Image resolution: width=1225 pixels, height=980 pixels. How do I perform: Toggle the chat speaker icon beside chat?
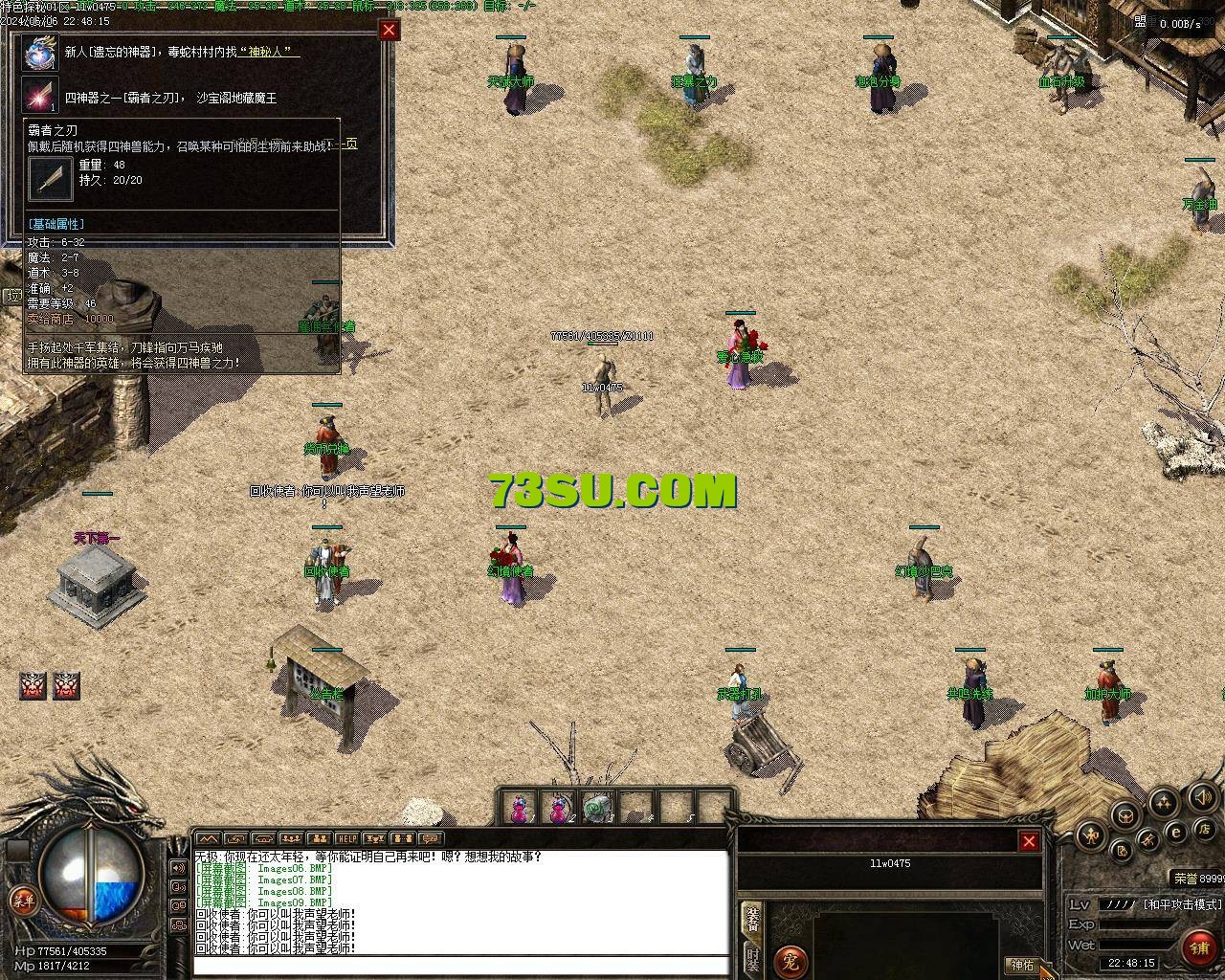[x=178, y=868]
